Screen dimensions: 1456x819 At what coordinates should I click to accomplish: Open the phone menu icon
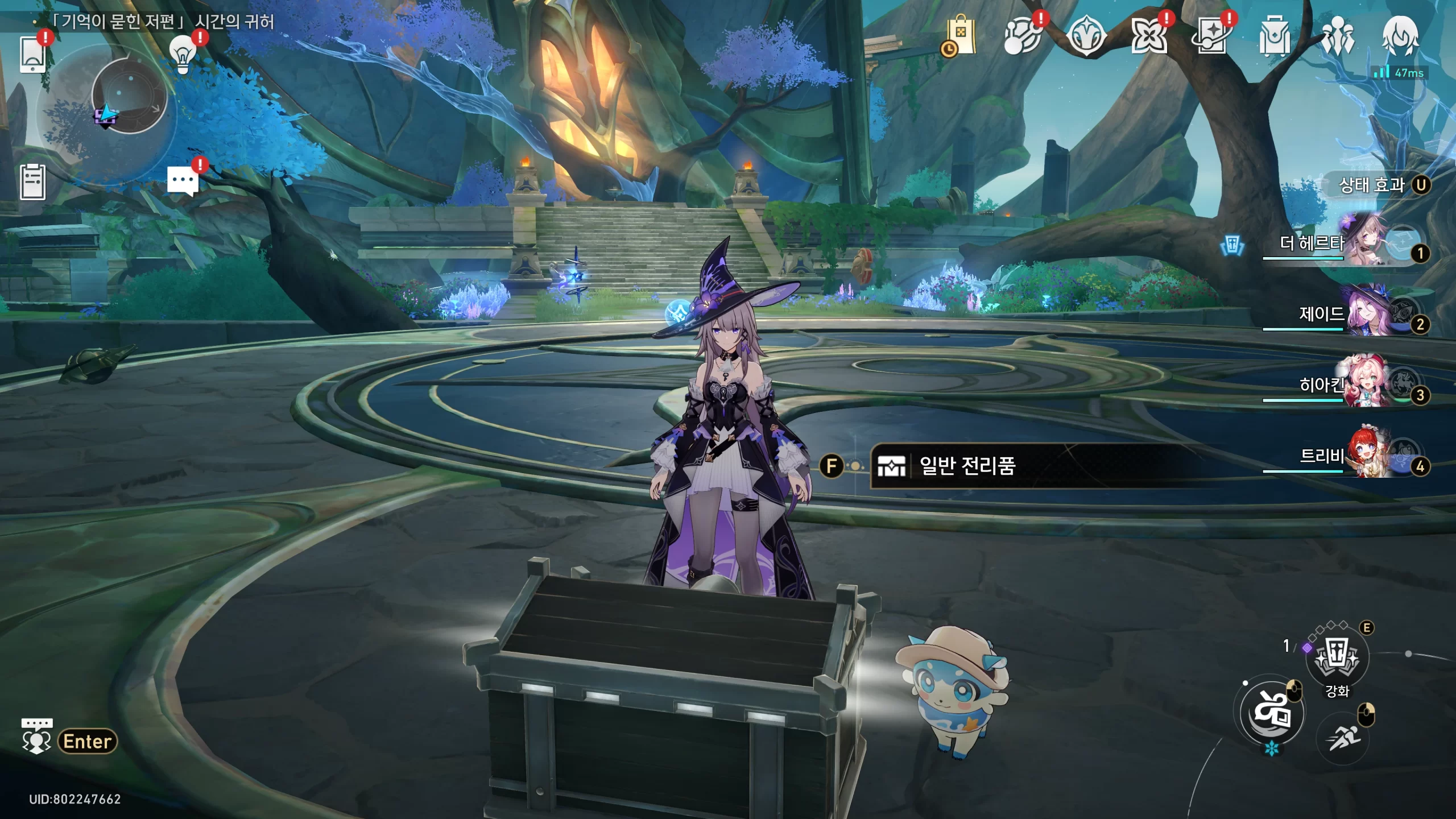(x=32, y=54)
